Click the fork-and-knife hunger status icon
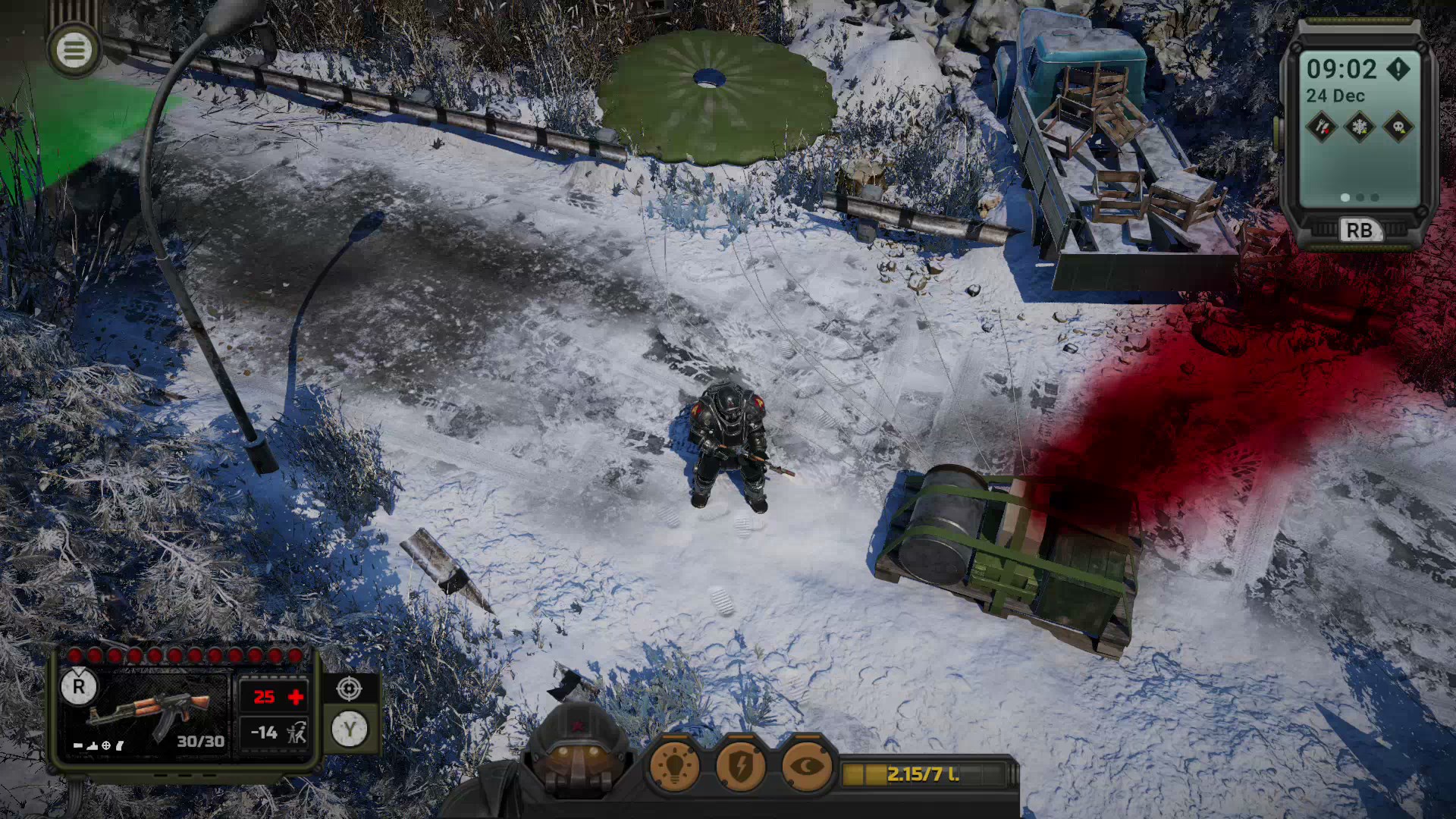 1323,126
